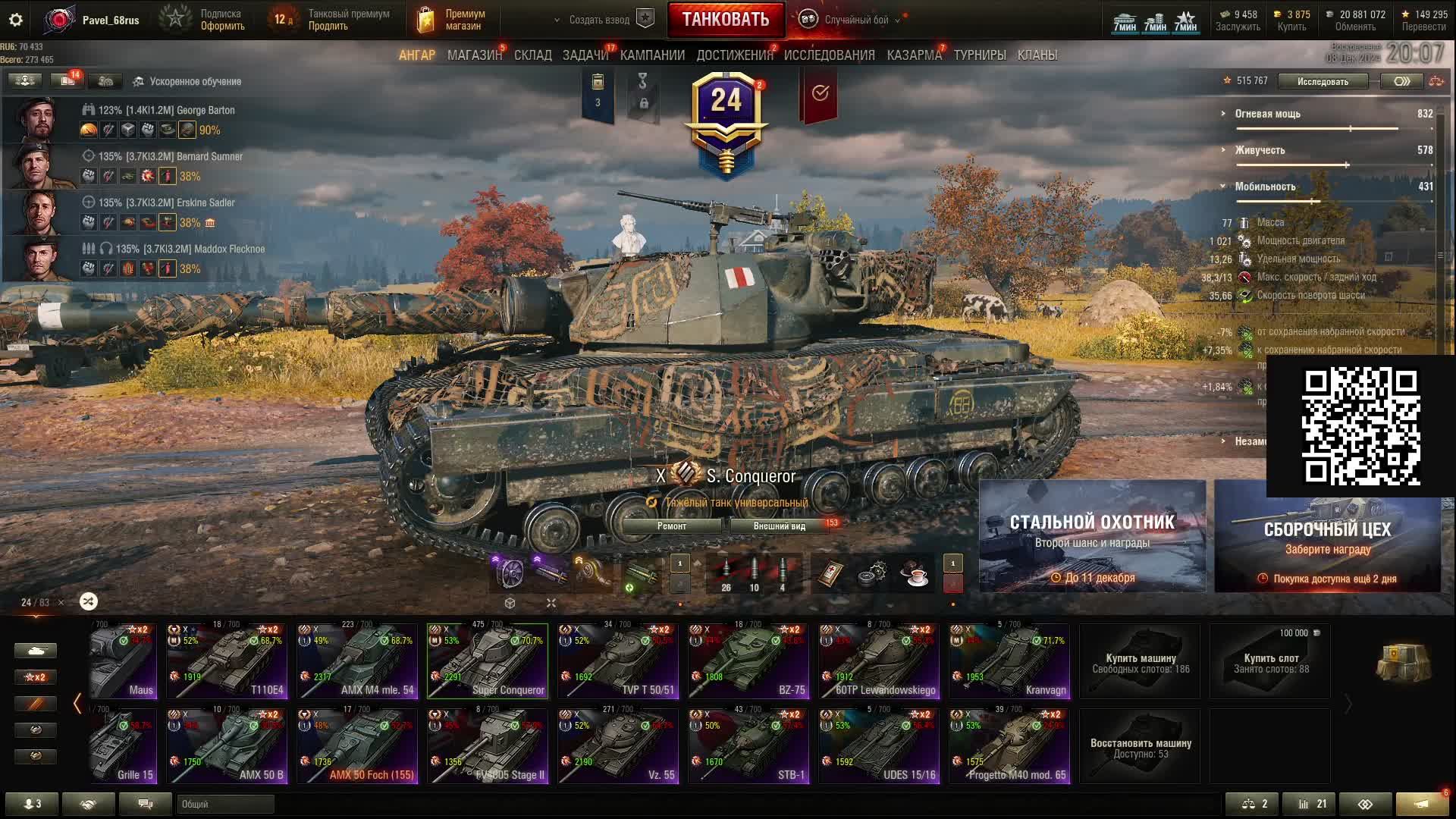
Task: Select the Maus tank in carousel
Action: pyautogui.click(x=124, y=661)
